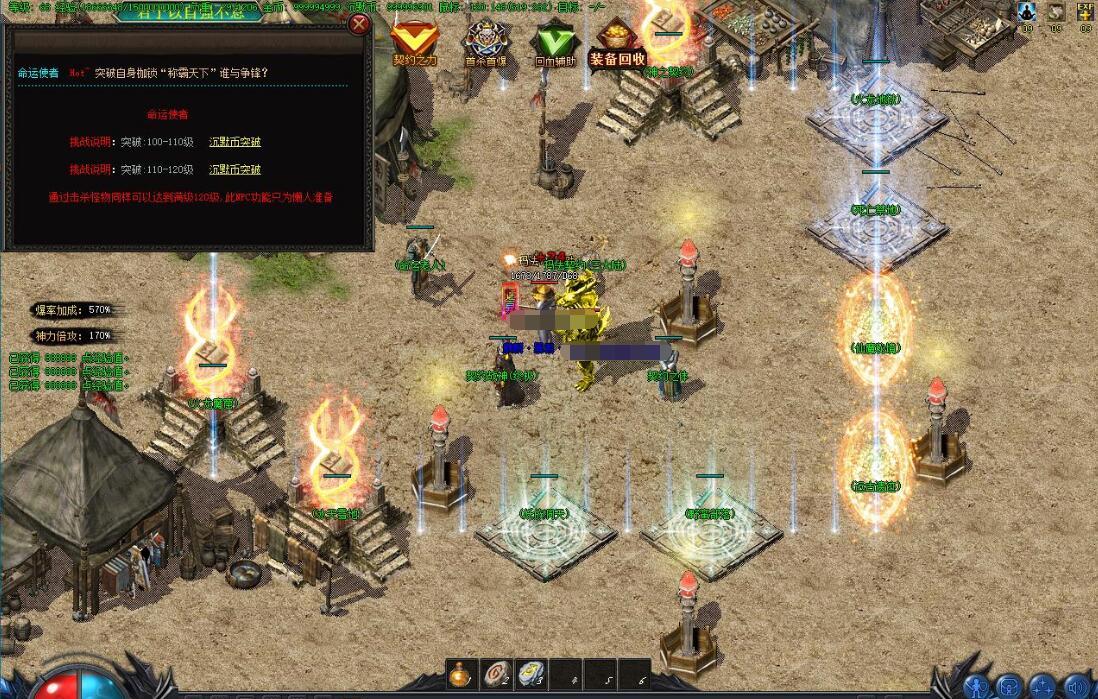Toggle the sound speaker button
1098x699 pixels.
pyautogui.click(x=1077, y=687)
